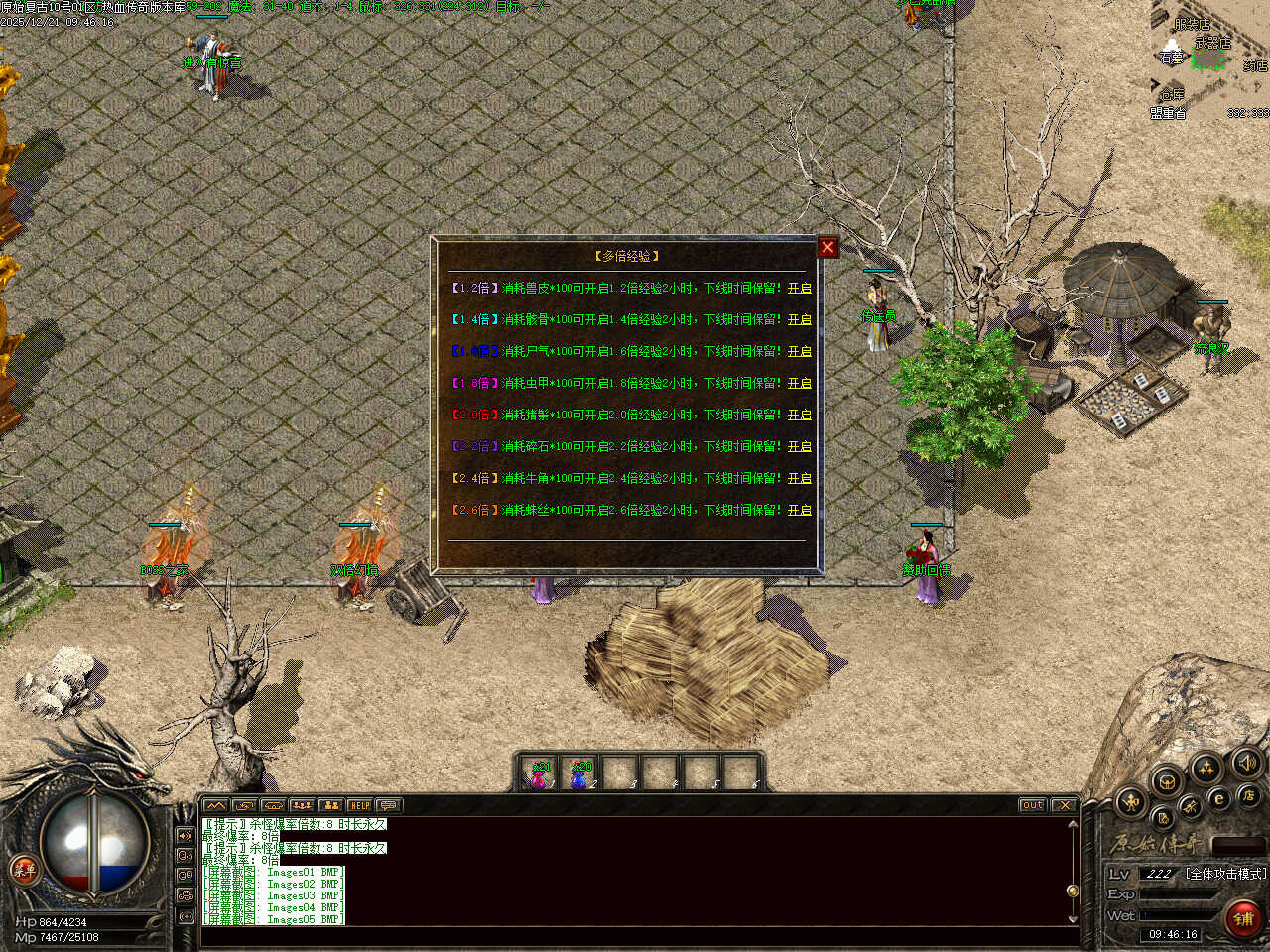
Task: Open the 店 store round icon
Action: [1248, 795]
